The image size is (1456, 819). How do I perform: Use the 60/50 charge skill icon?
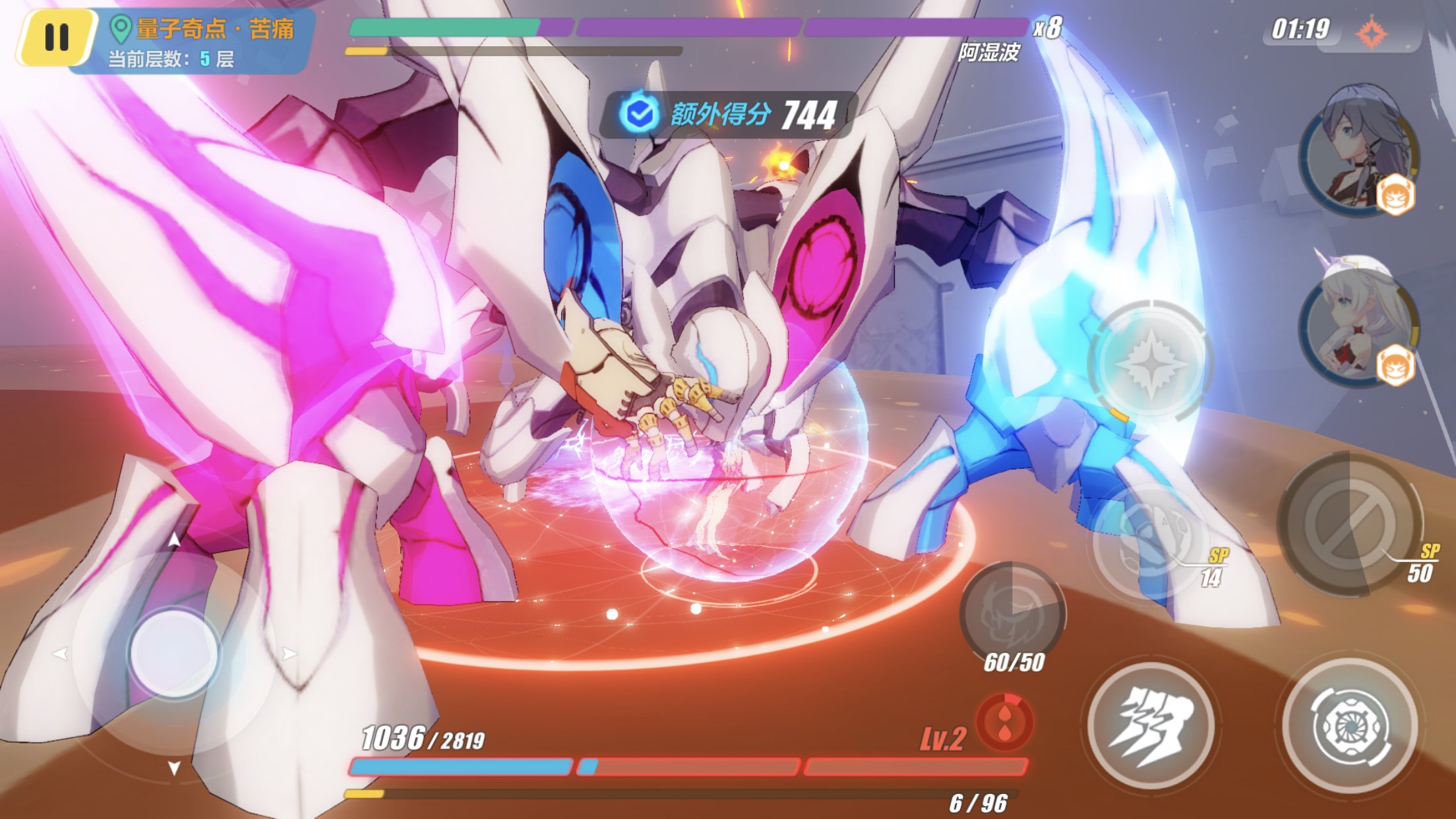point(1012,613)
